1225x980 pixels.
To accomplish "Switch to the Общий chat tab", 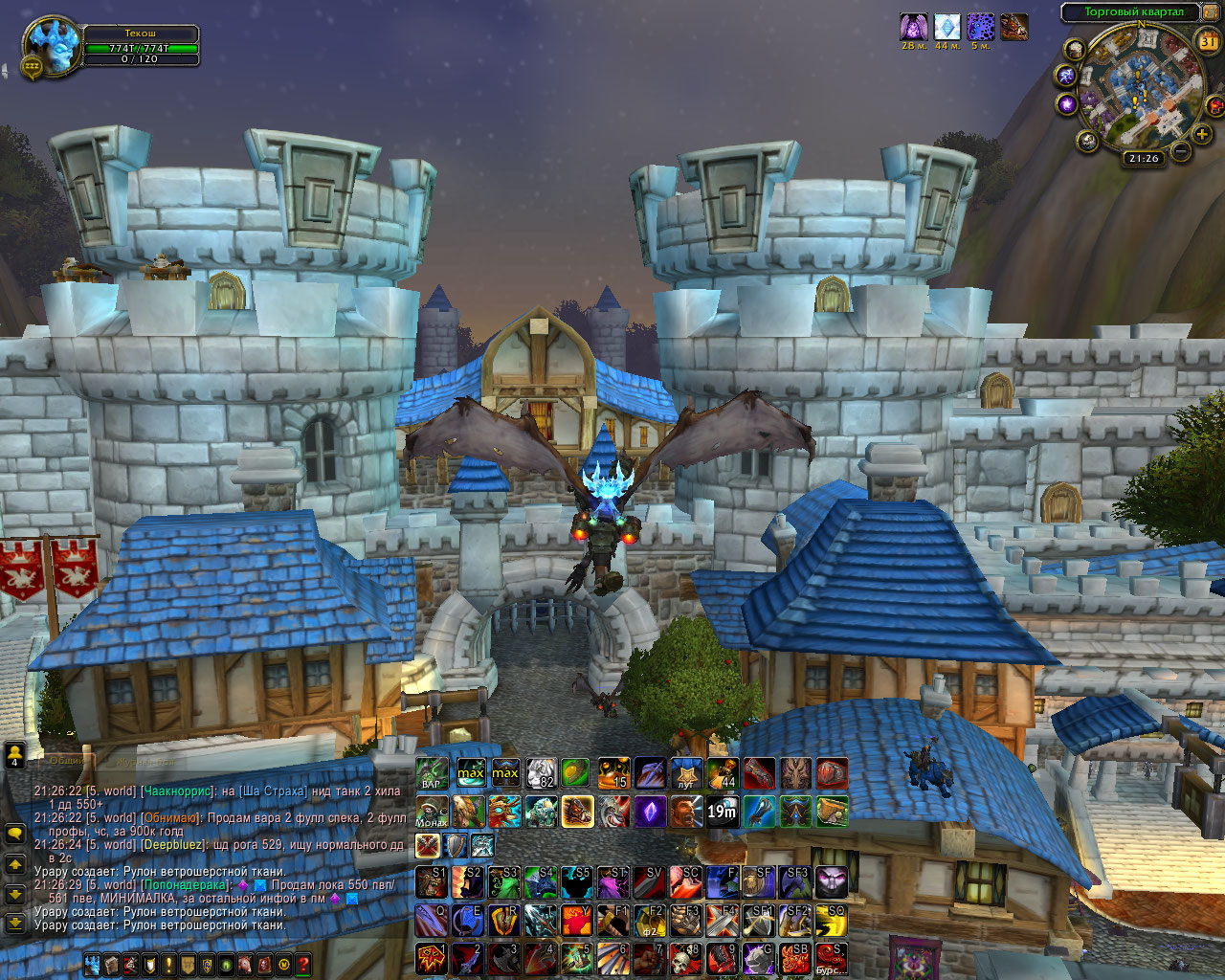I will [x=67, y=761].
